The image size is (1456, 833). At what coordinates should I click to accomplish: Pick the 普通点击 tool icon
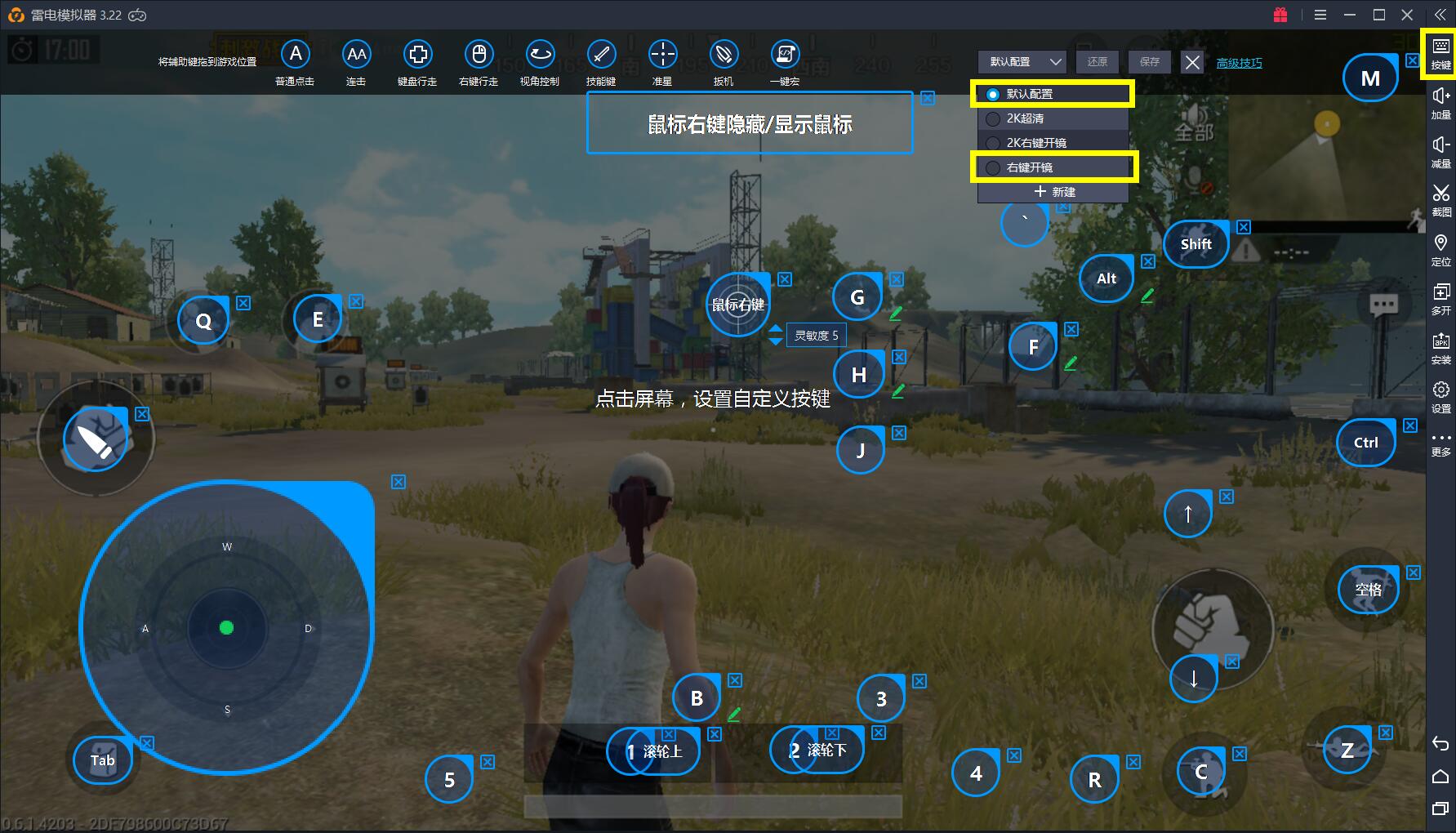point(296,55)
